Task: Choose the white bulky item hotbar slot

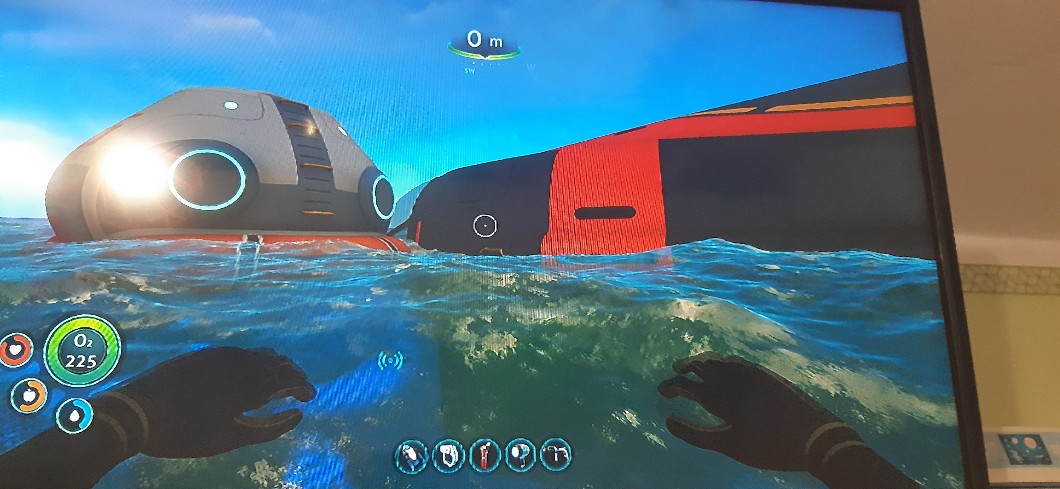Action: coord(448,456)
